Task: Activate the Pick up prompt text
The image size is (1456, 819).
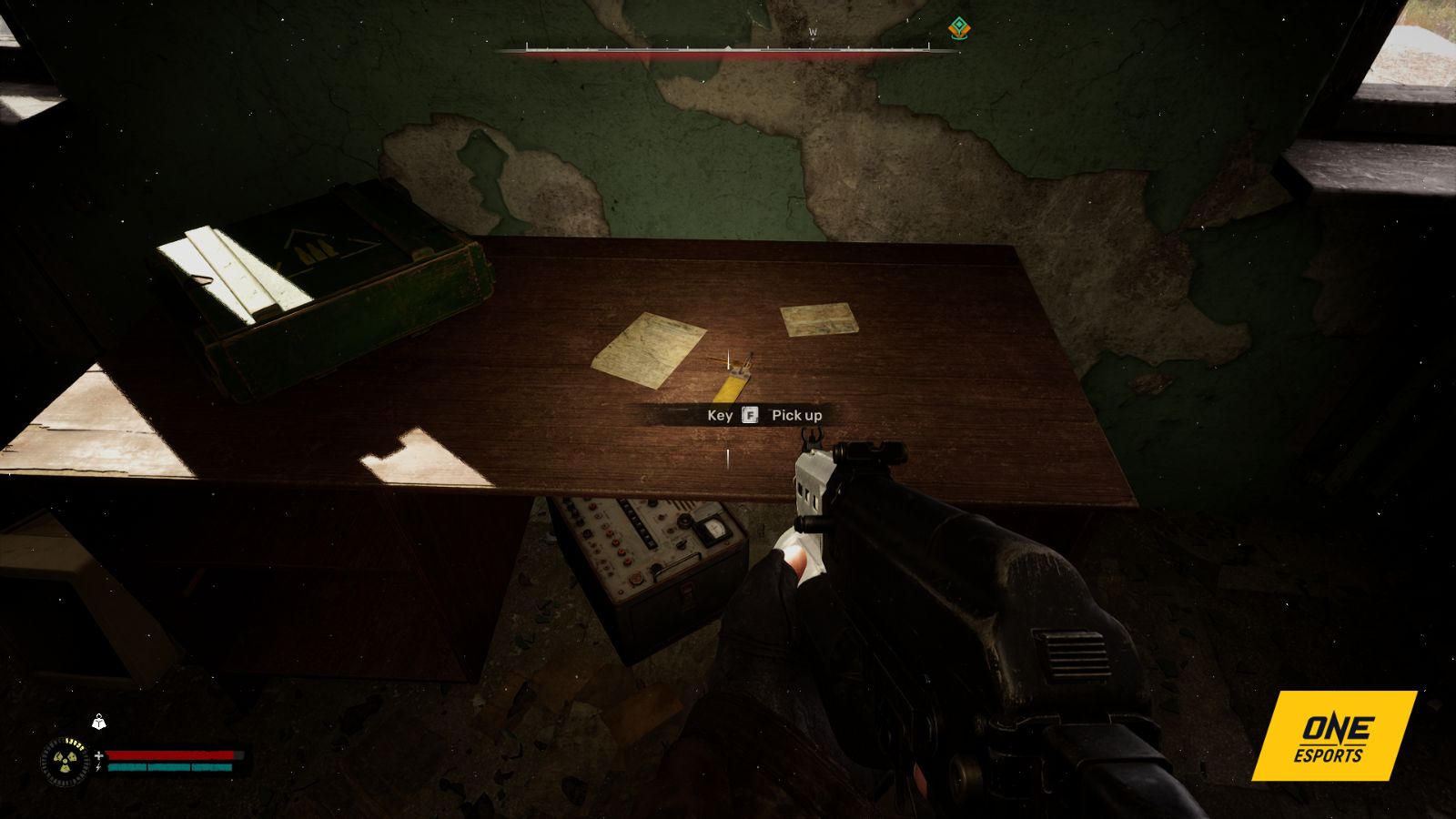Action: 795,413
